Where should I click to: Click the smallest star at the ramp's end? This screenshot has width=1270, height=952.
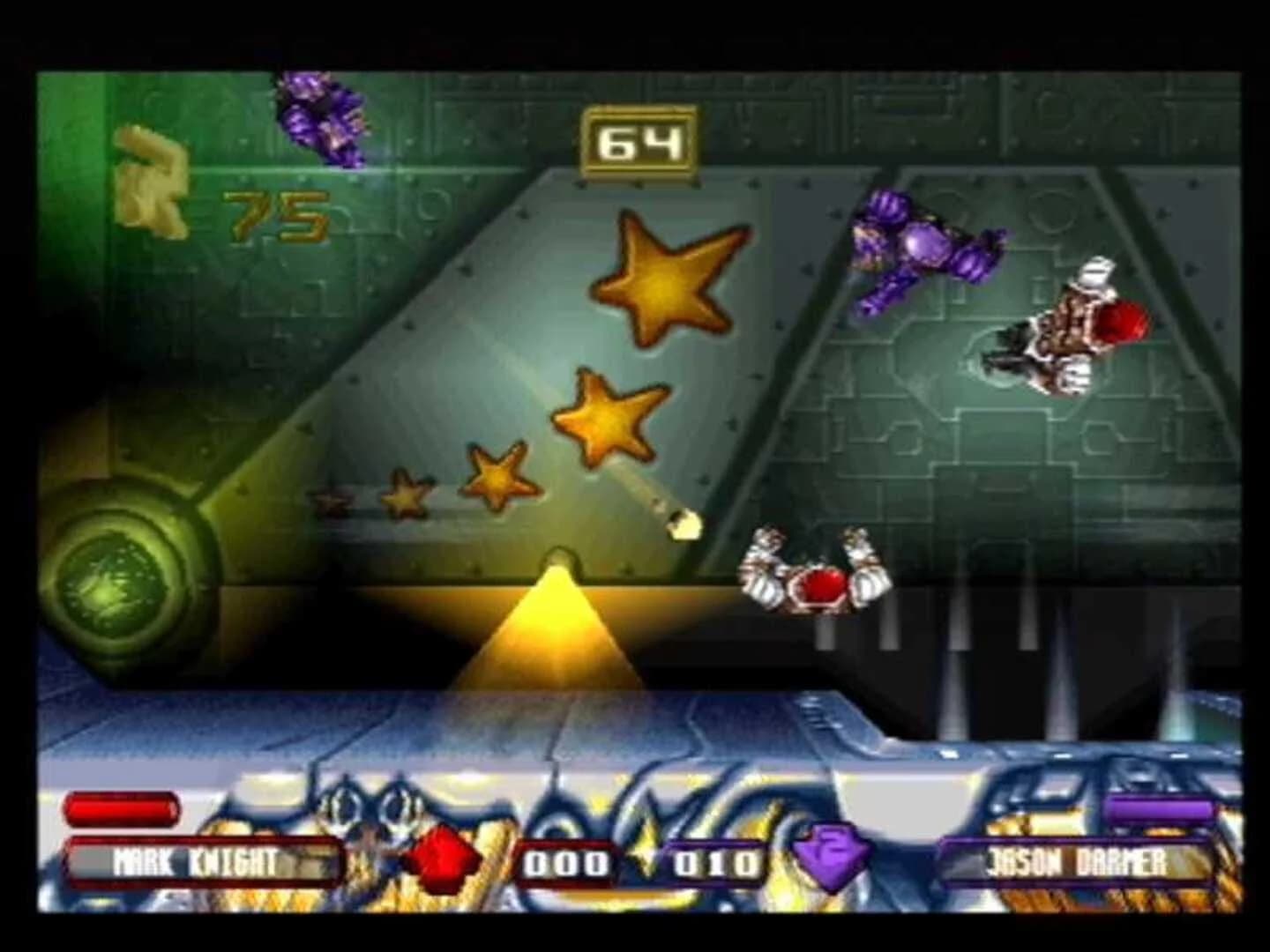click(331, 502)
